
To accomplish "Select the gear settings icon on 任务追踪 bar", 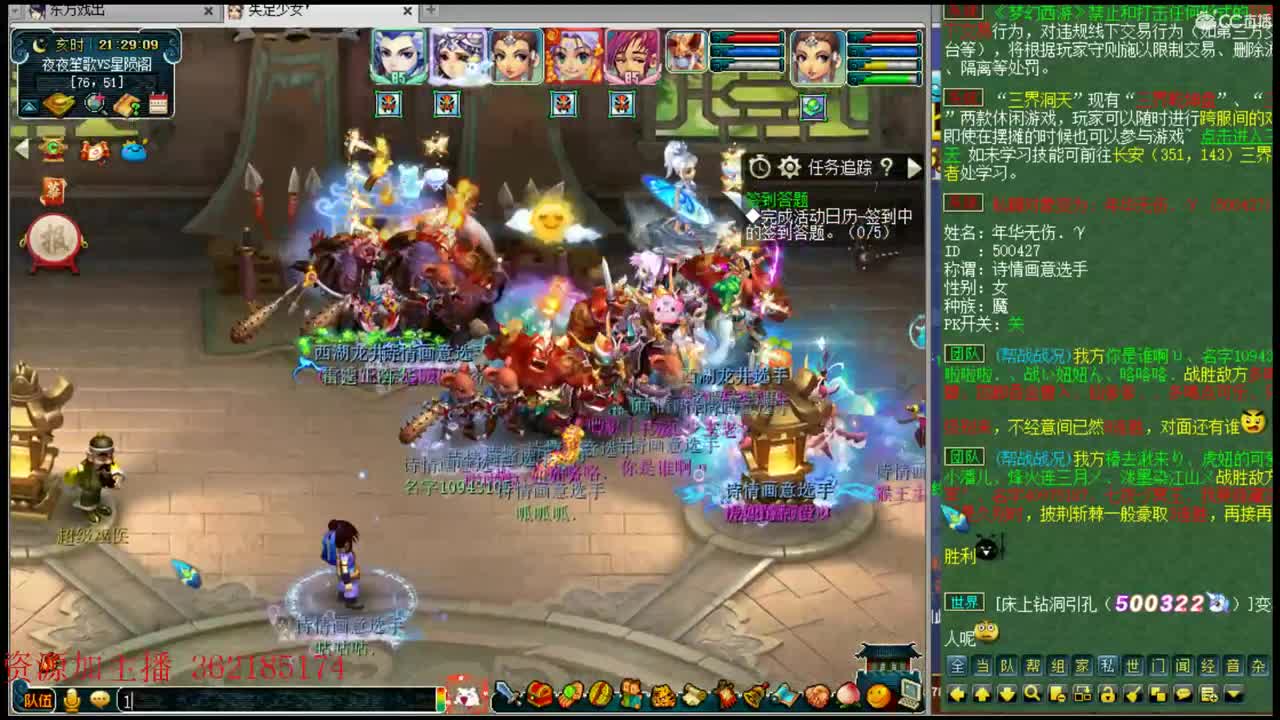I will (x=789, y=168).
